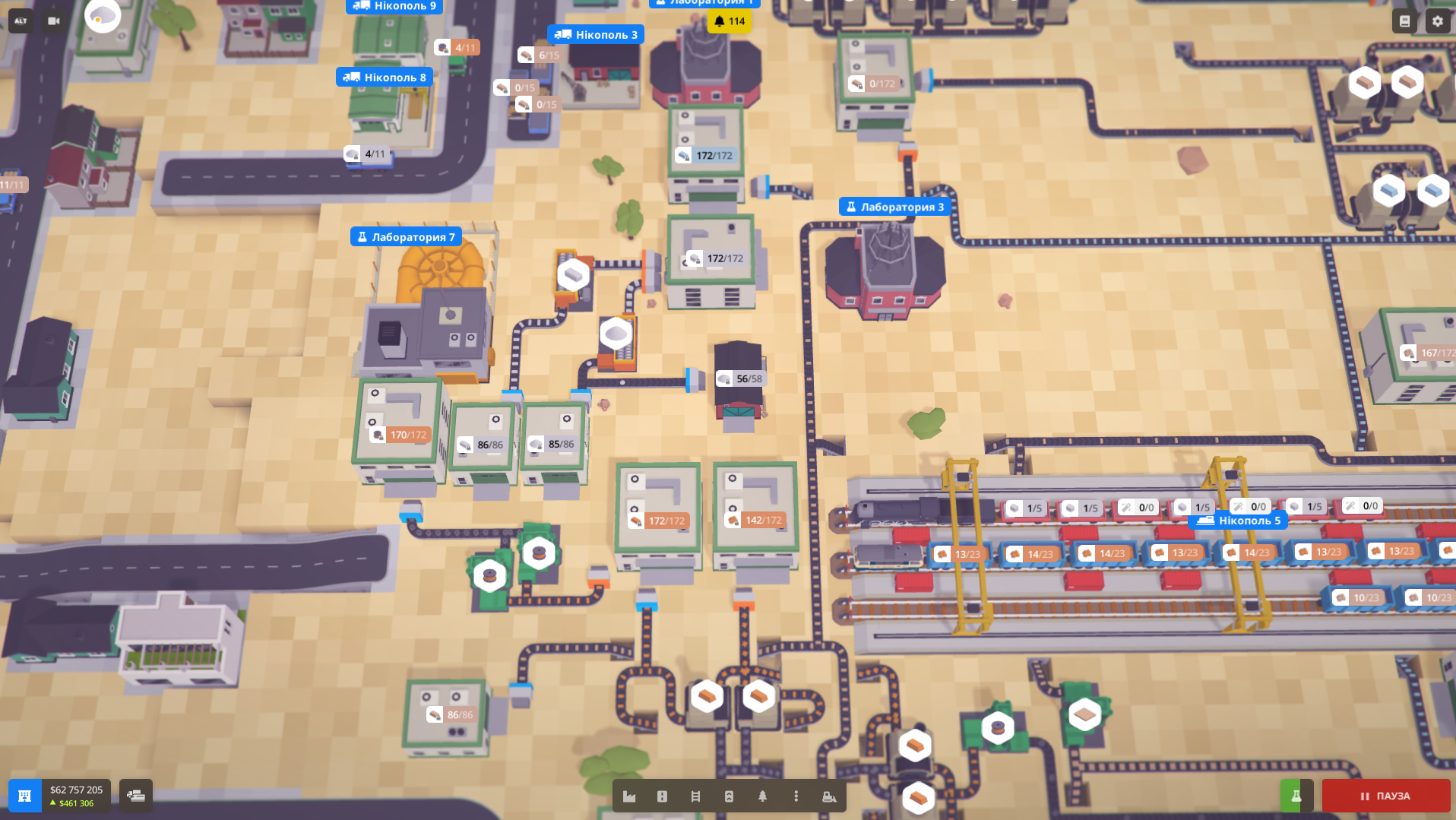Image resolution: width=1456 pixels, height=820 pixels.
Task: Expand the three-dots menu in the bottom toolbar
Action: point(796,796)
